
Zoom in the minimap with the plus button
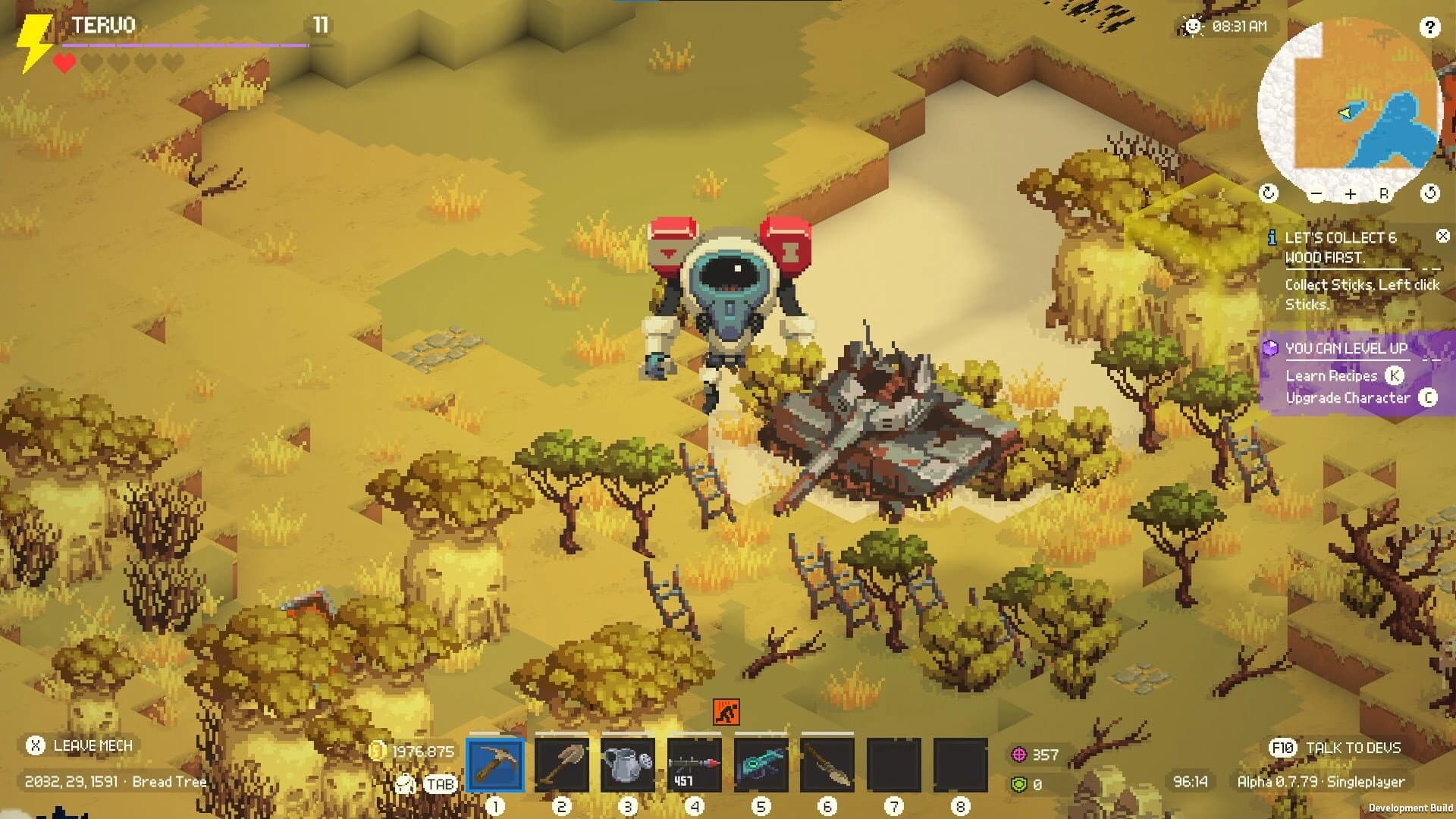(1351, 193)
